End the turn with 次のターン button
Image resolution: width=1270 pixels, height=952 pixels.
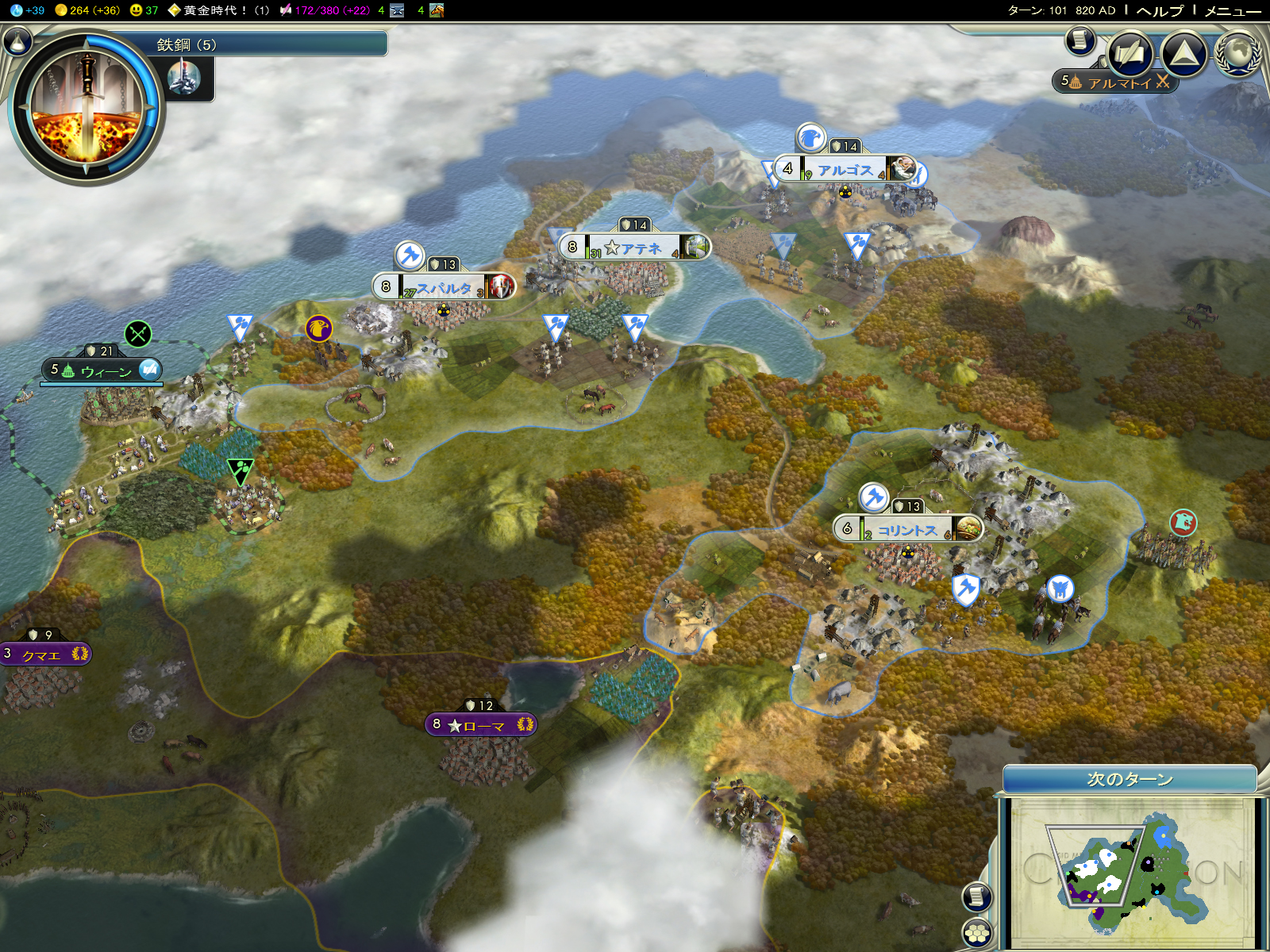point(1130,779)
